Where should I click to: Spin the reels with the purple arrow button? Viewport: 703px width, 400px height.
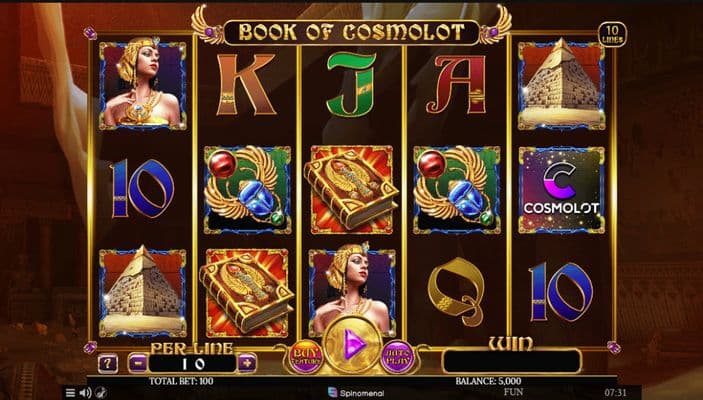pyautogui.click(x=351, y=346)
